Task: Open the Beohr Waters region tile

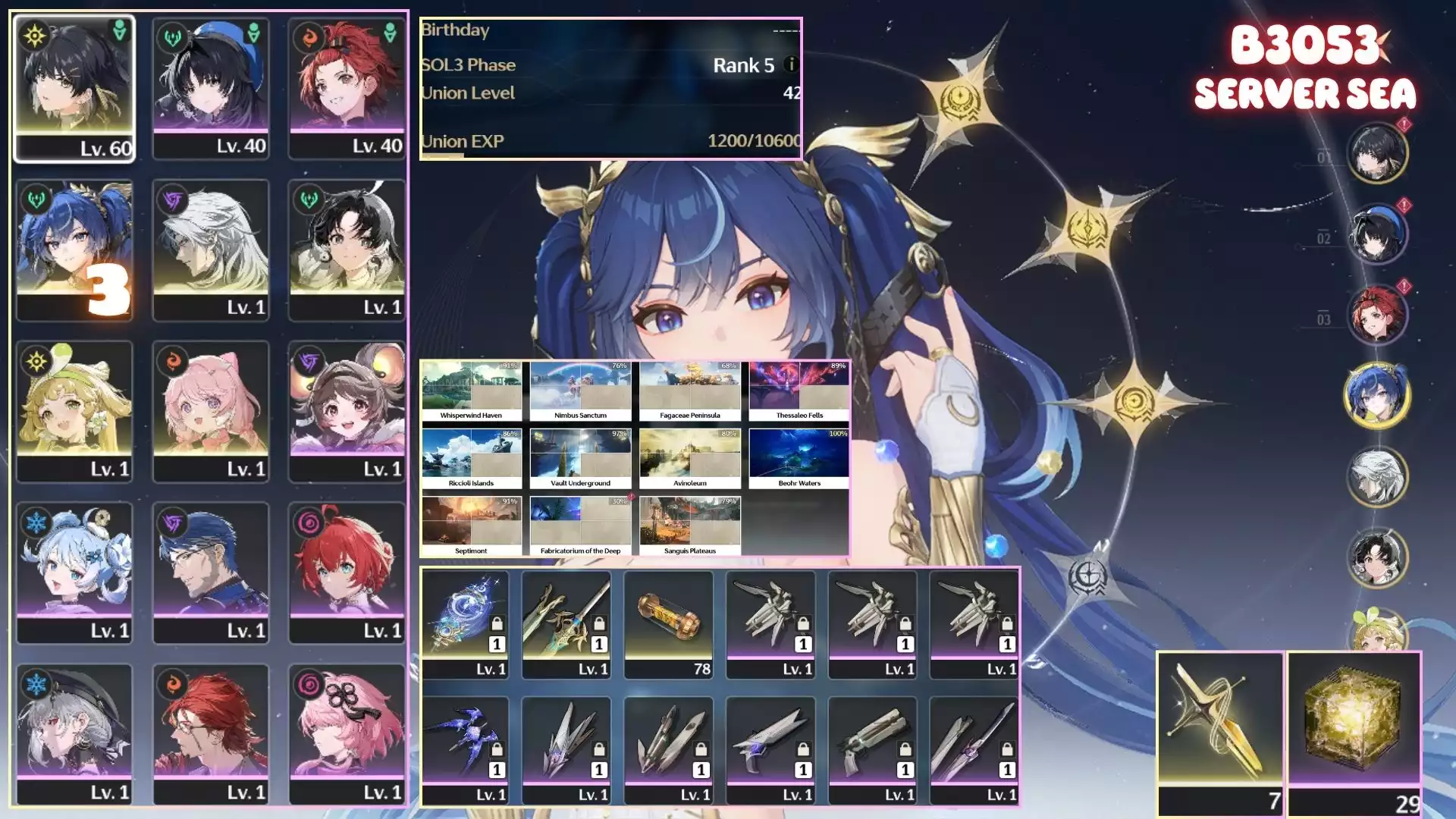Action: [x=799, y=458]
